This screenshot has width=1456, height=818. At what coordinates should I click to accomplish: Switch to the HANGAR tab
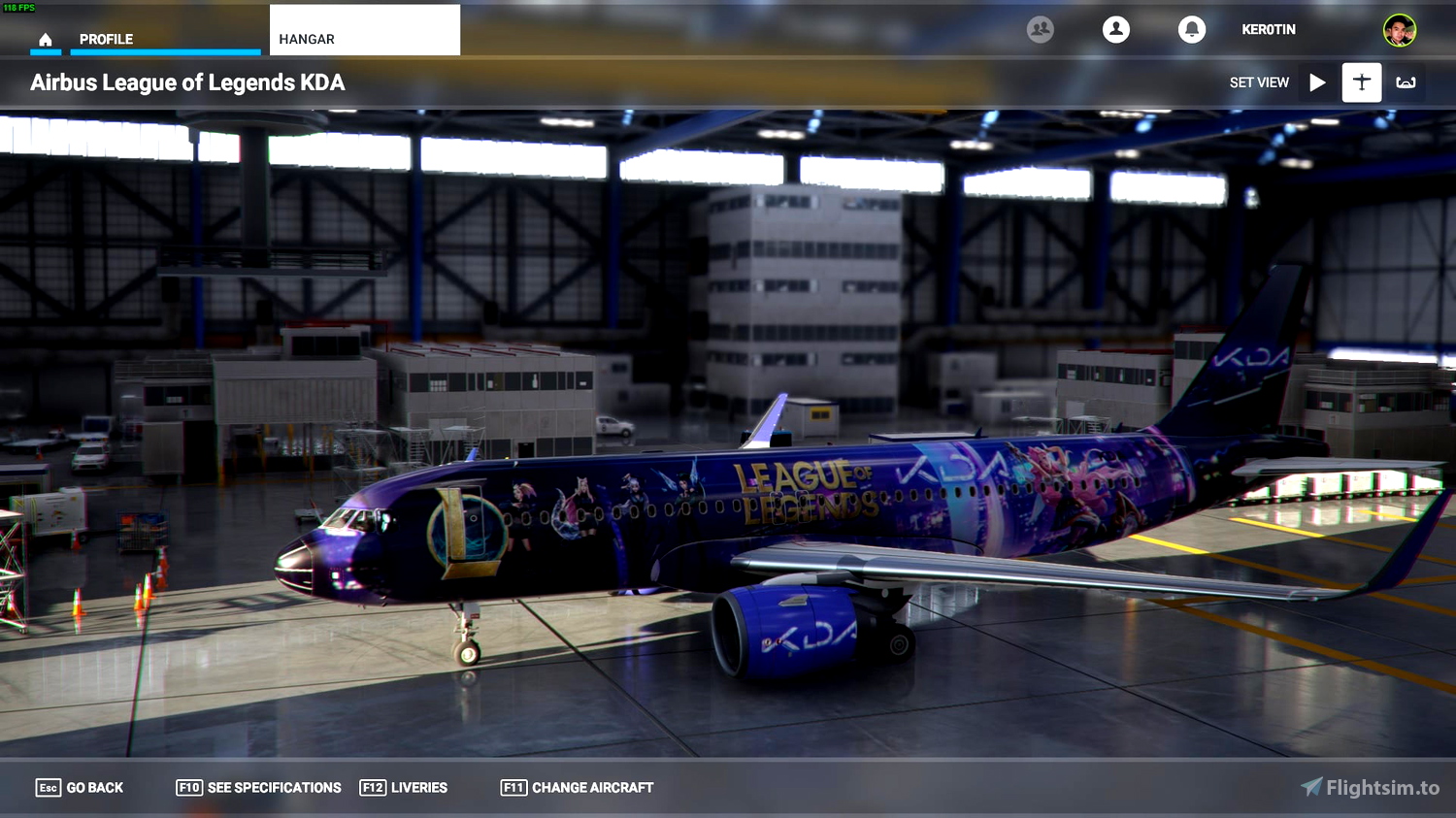(307, 39)
